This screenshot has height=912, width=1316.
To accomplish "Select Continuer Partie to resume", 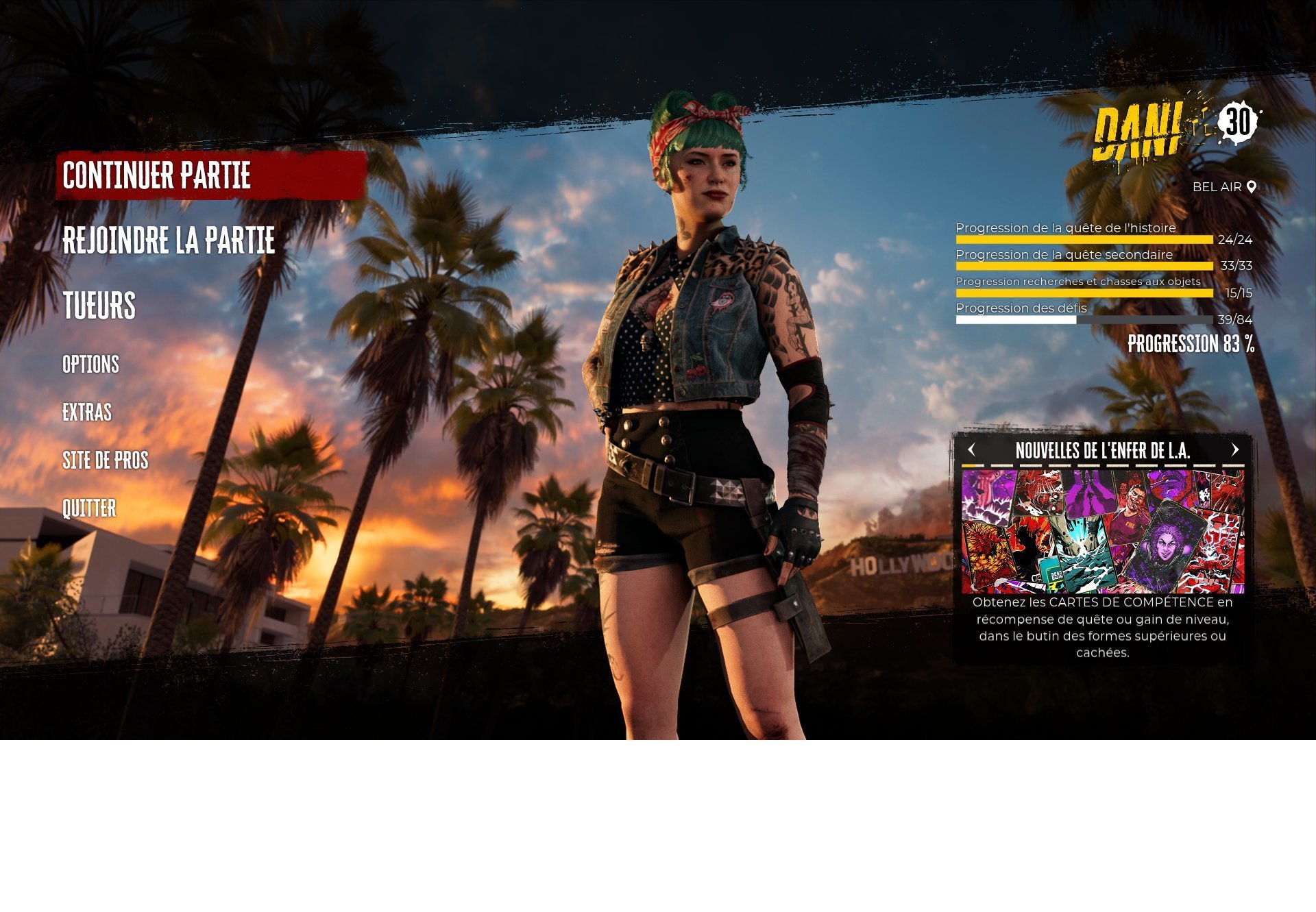I will [x=157, y=175].
